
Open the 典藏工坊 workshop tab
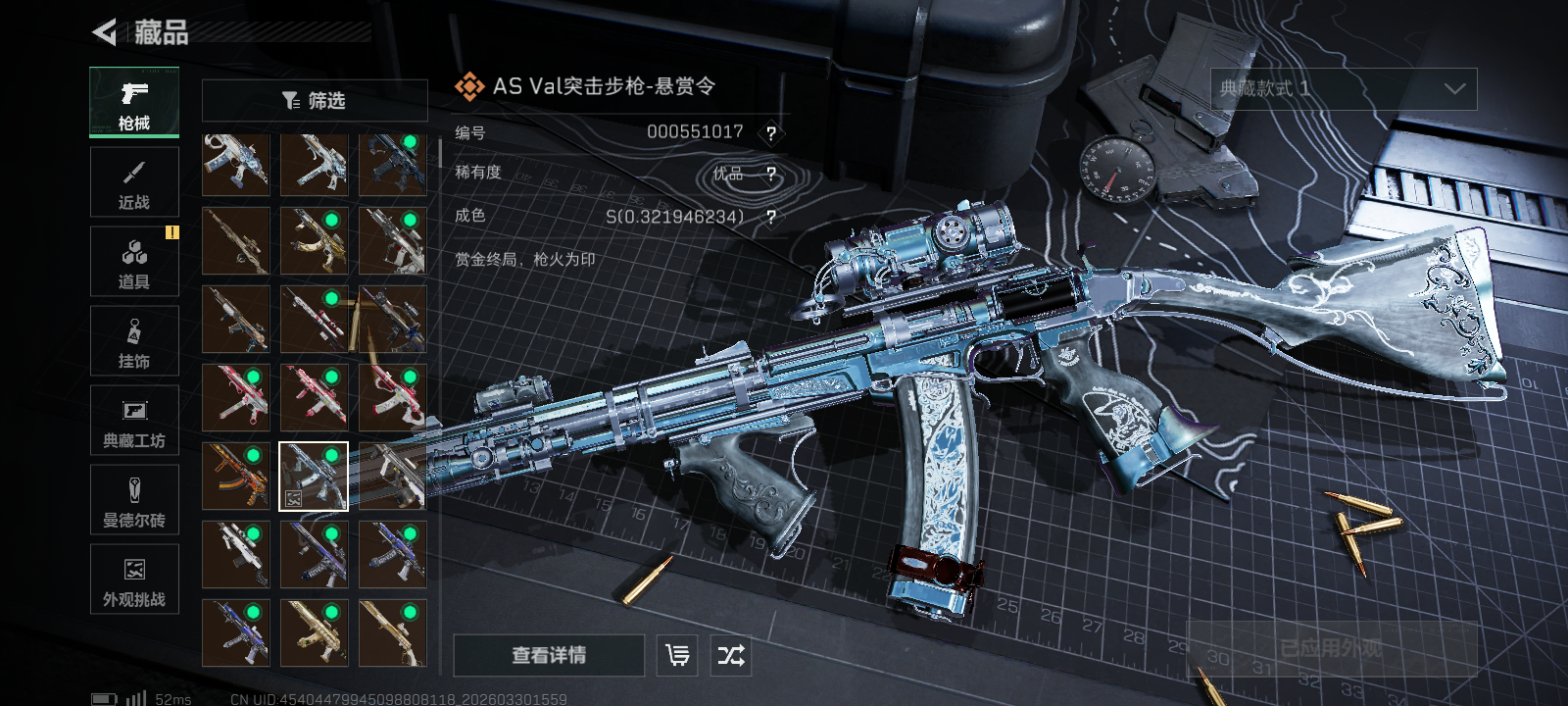click(134, 421)
